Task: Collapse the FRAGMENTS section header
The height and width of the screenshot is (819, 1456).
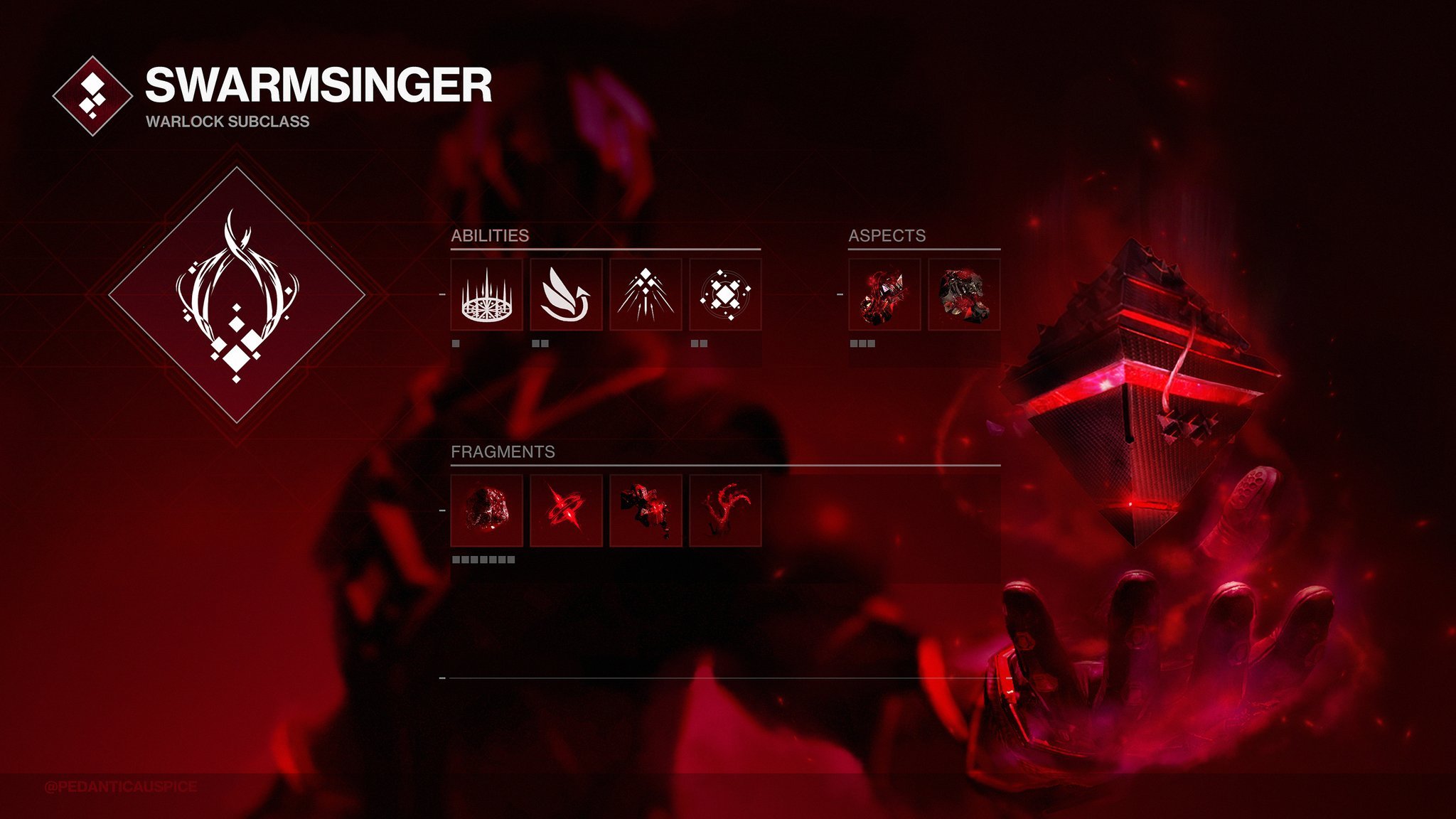Action: tap(503, 451)
